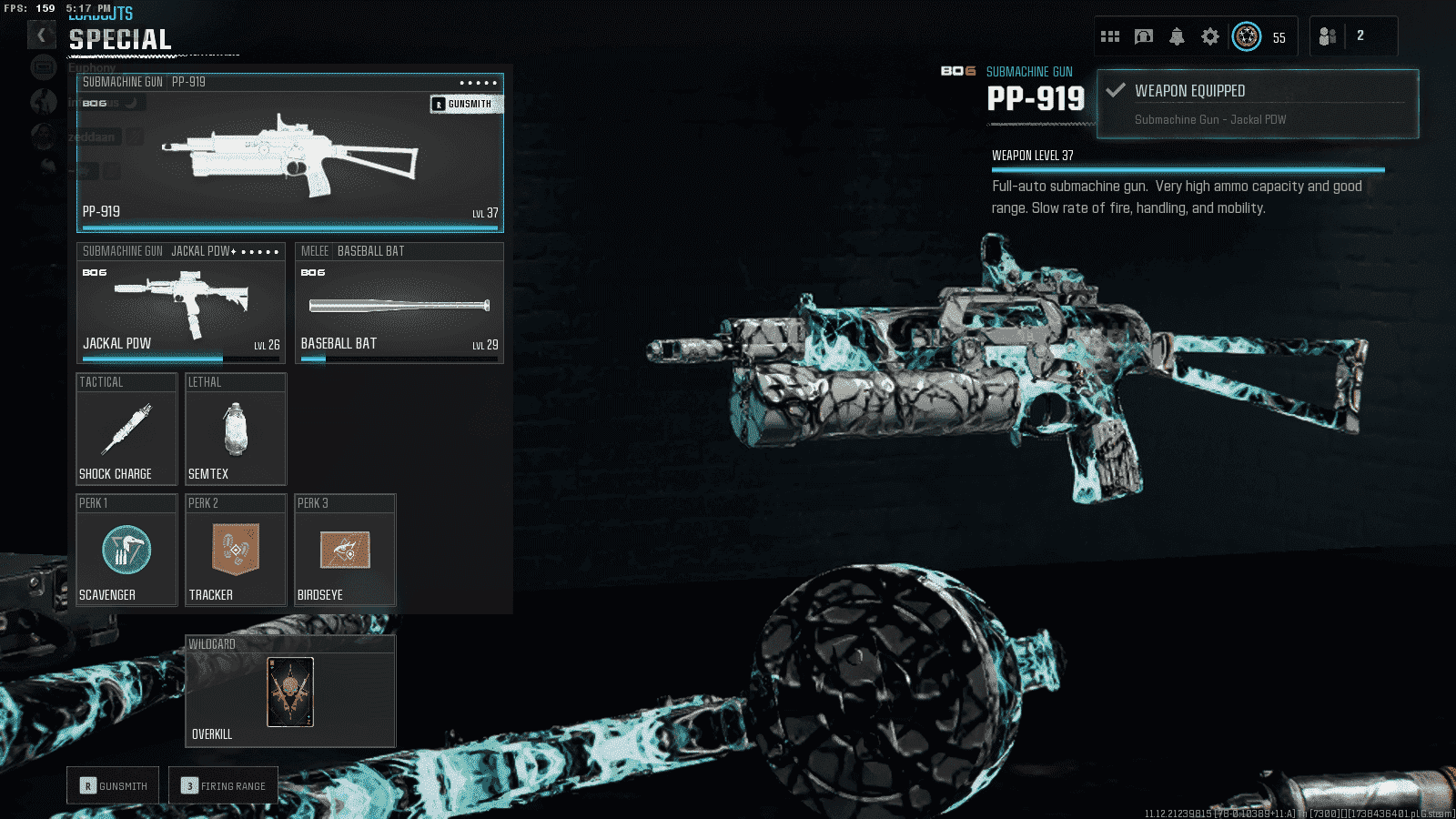Image resolution: width=1456 pixels, height=819 pixels.
Task: Open the Semtex lethal slot
Action: click(x=236, y=430)
